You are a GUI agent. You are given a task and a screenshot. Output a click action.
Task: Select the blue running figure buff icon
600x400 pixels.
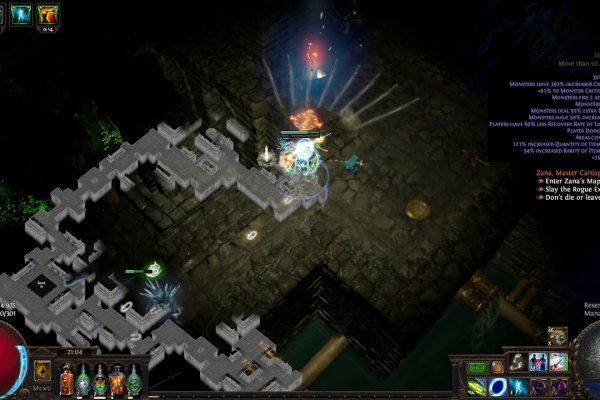(20, 13)
